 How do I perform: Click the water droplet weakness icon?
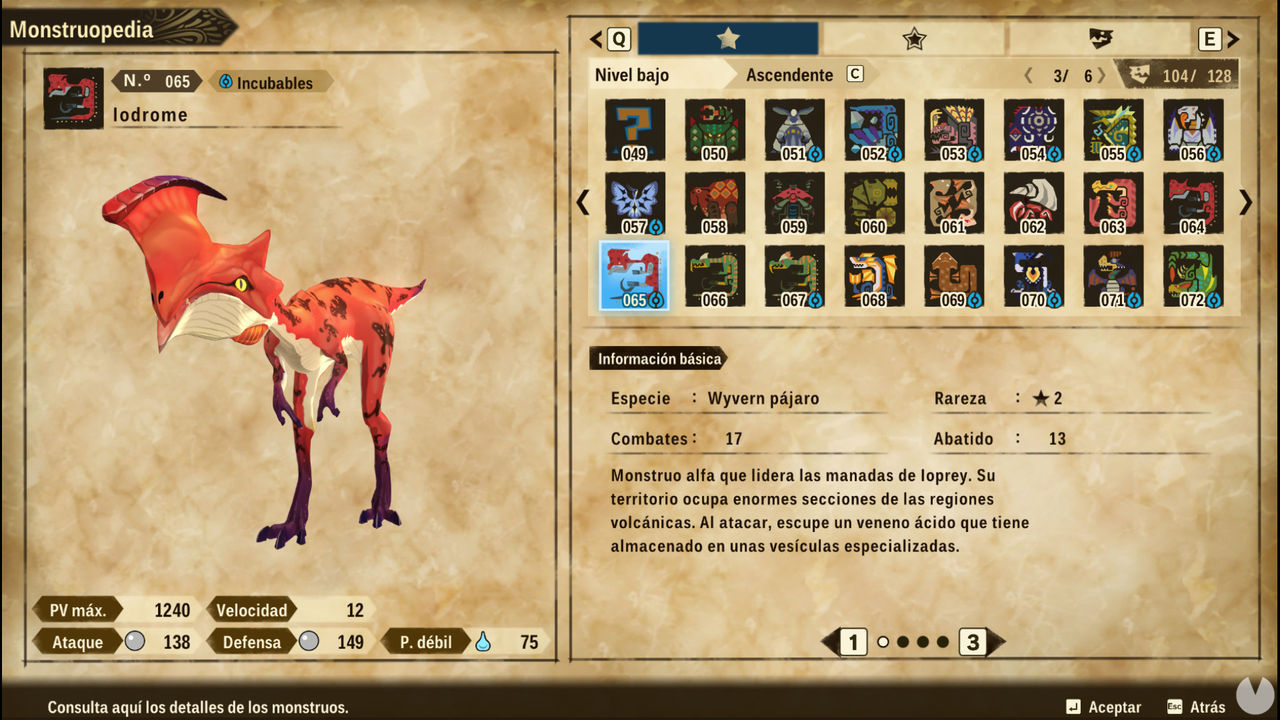click(481, 641)
